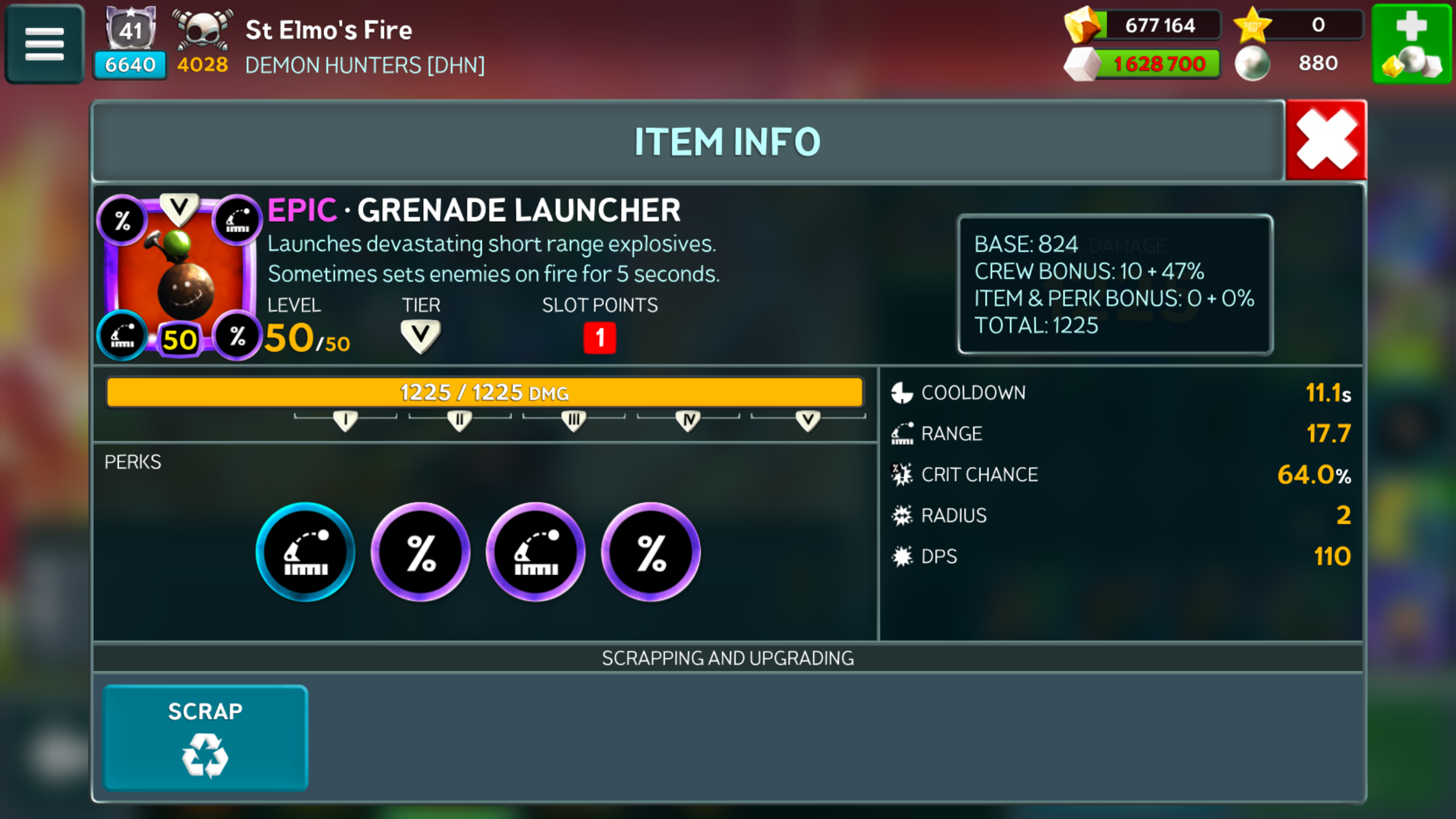This screenshot has width=1456, height=819.
Task: Select the tier V shield icon
Action: (420, 336)
